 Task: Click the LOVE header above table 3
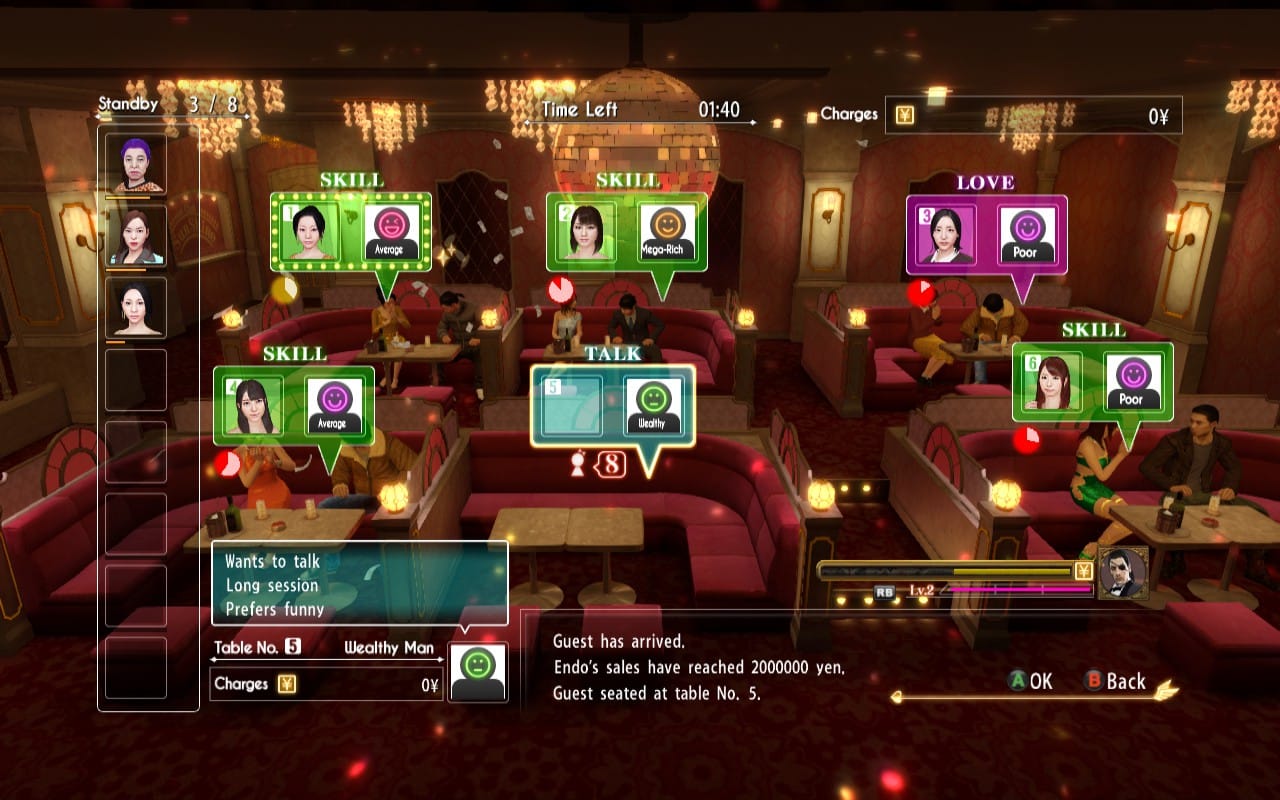point(985,183)
